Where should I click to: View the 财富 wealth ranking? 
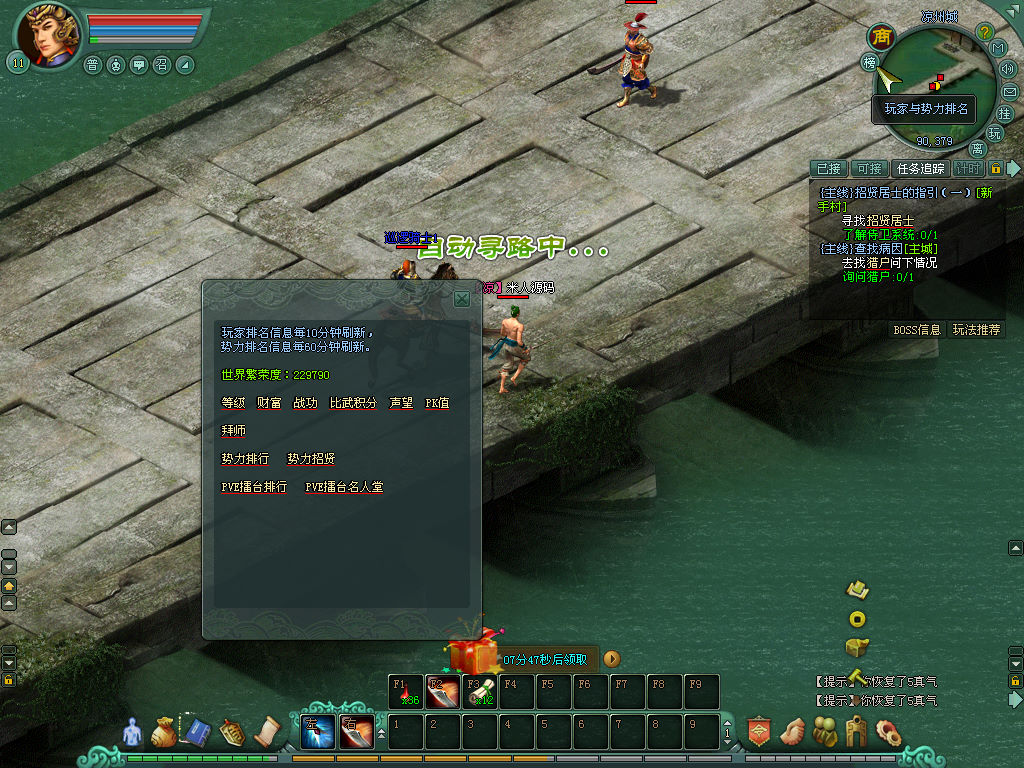[x=269, y=402]
